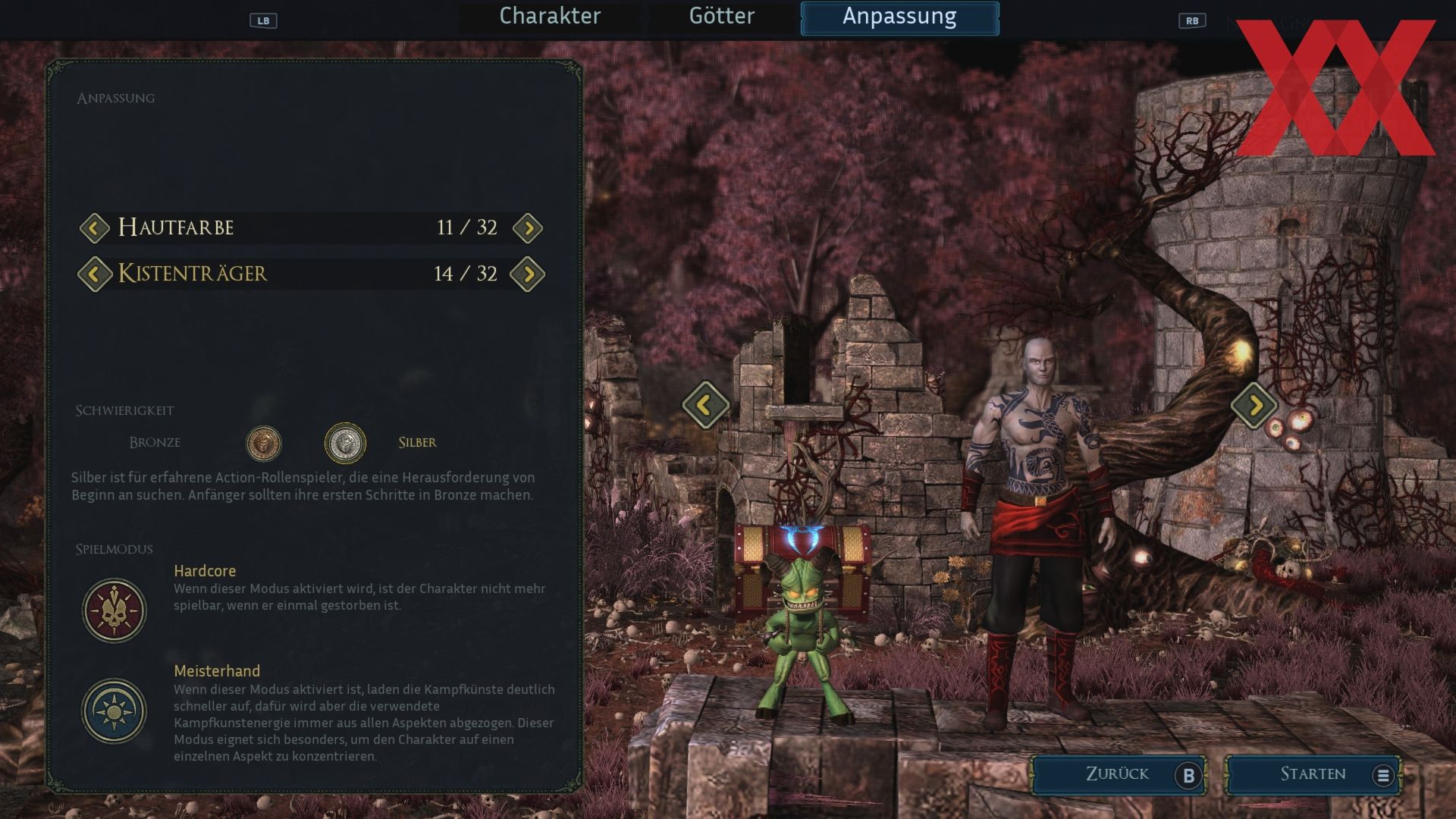Choose previous Hautfarbe option
Screen dimensions: 1456x819
95,227
